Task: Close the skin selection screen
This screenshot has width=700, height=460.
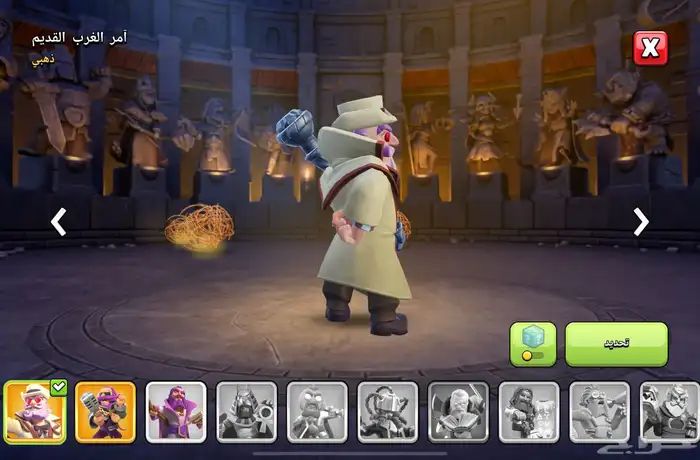Action: [x=650, y=48]
